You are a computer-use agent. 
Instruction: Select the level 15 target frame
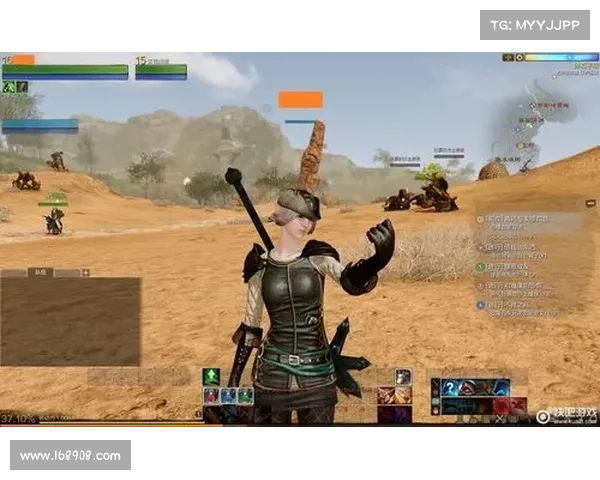161,68
